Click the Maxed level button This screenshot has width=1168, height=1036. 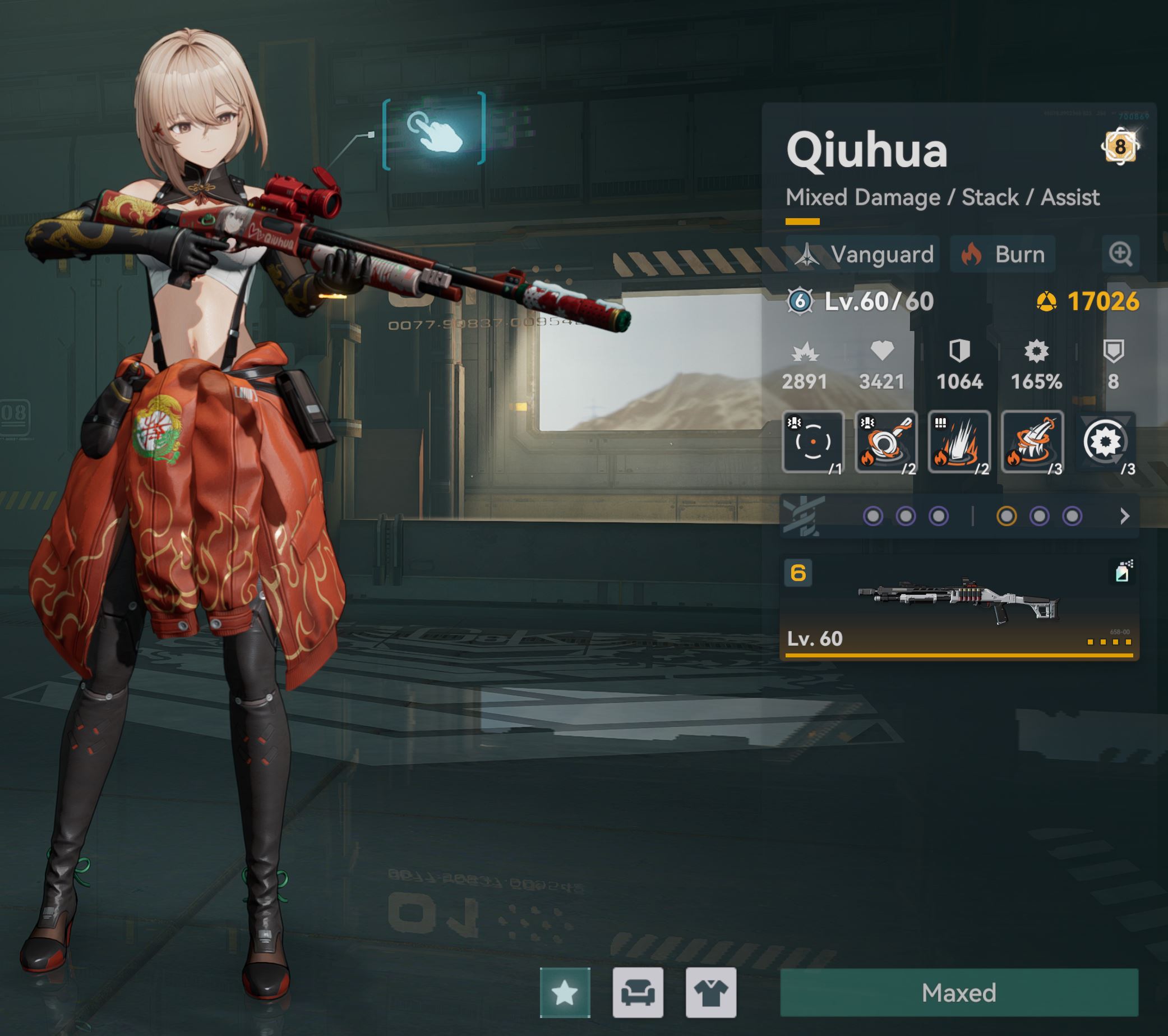[959, 993]
